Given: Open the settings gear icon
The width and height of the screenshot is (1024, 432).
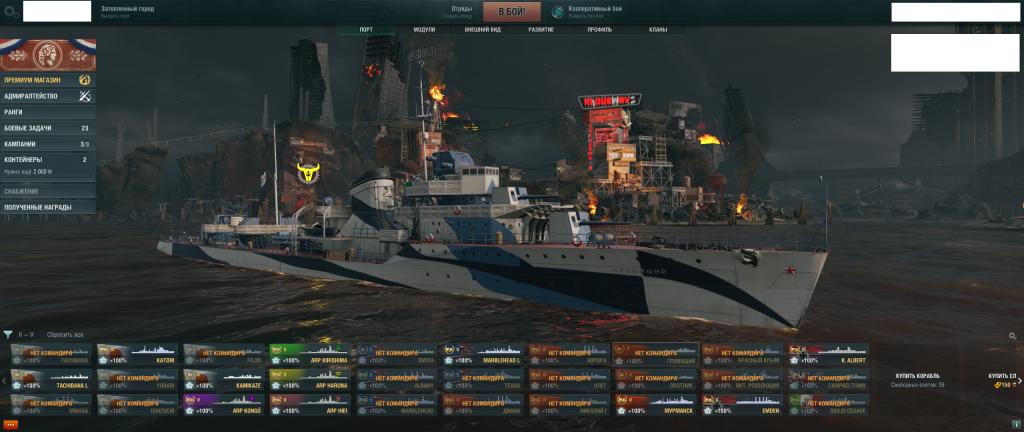Looking at the screenshot, I should click(x=11, y=13).
